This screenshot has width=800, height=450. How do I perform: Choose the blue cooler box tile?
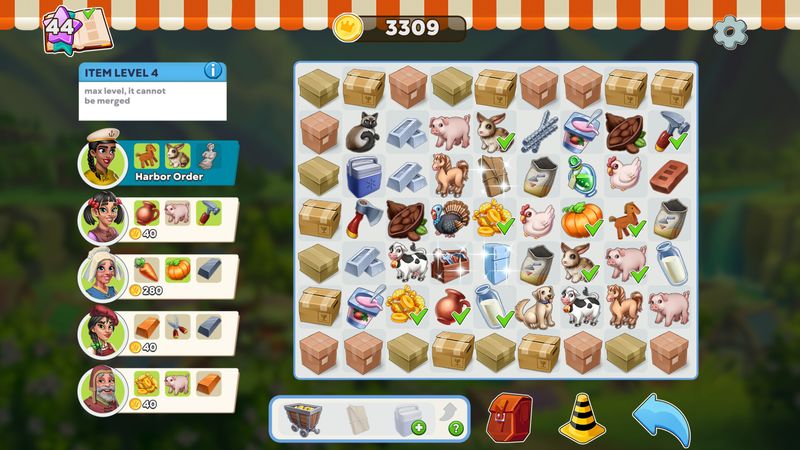tap(363, 175)
